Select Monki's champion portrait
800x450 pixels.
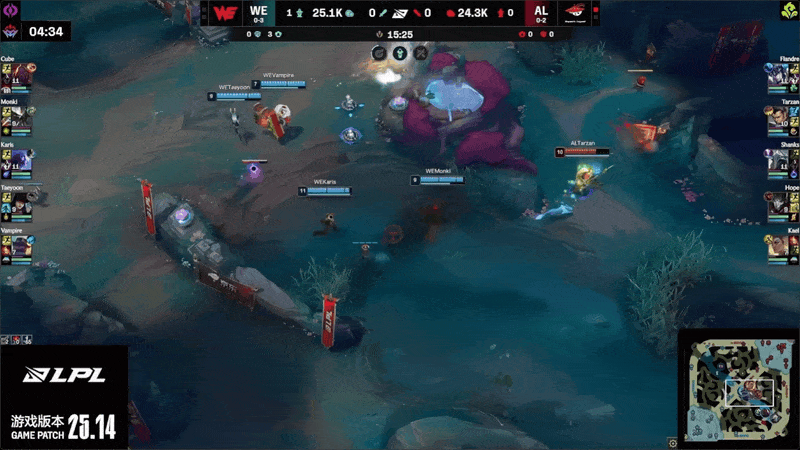[x=22, y=120]
